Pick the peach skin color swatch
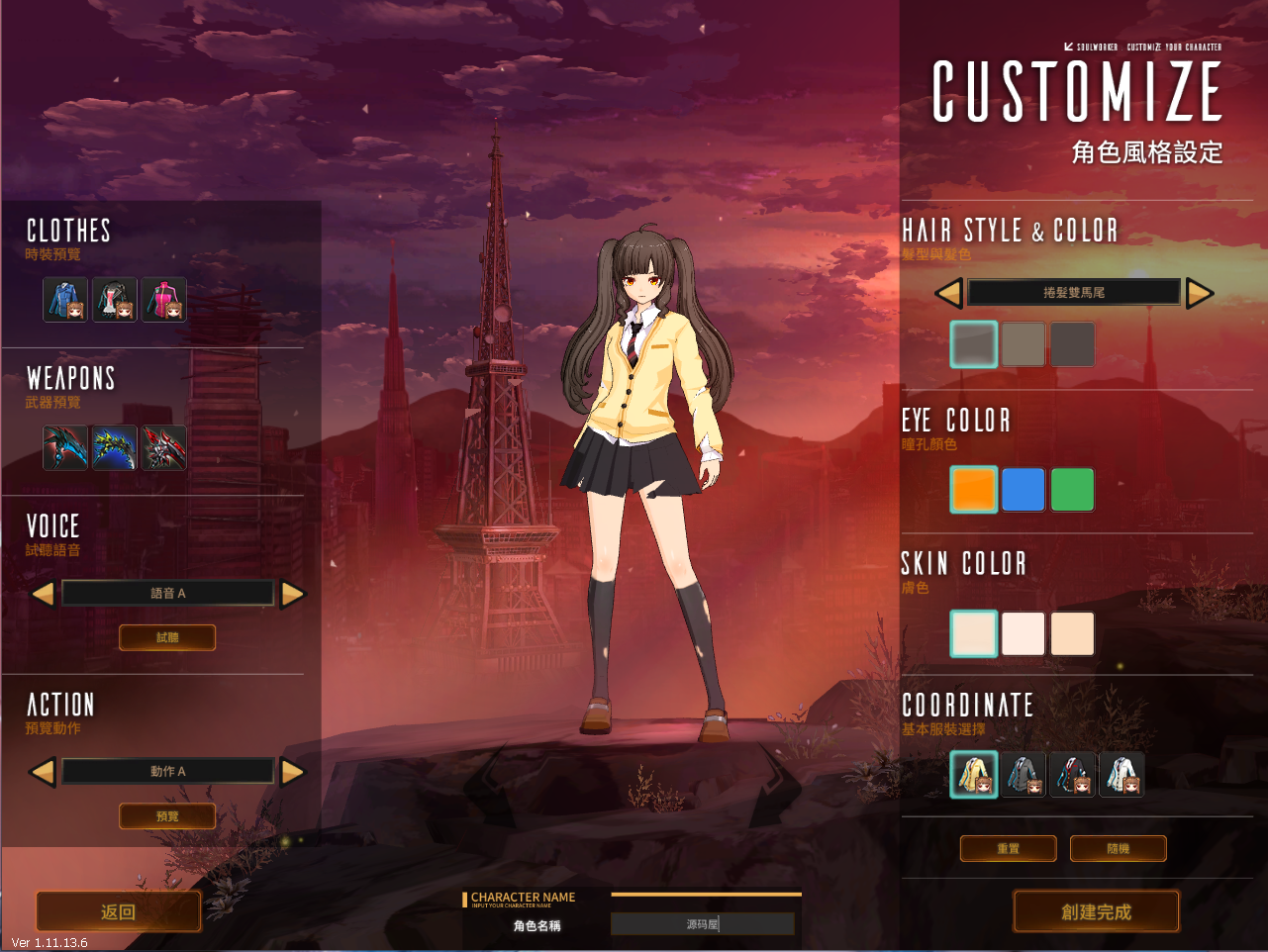 tap(1072, 633)
